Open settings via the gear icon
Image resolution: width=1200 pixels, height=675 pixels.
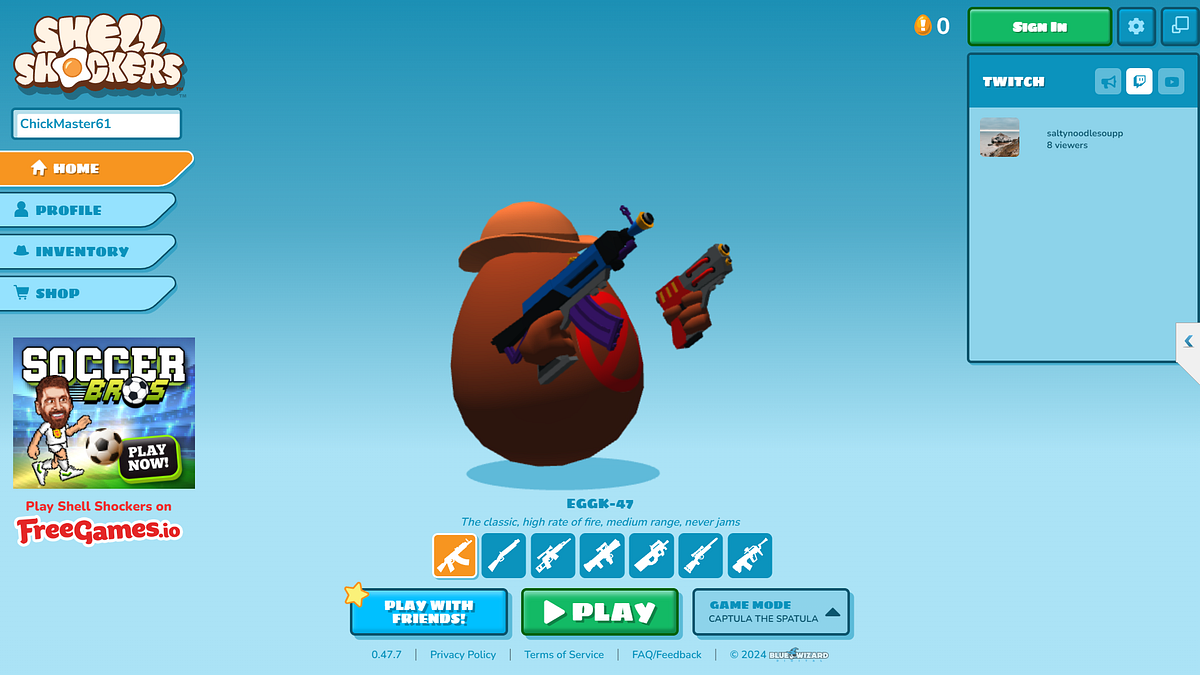pyautogui.click(x=1136, y=27)
